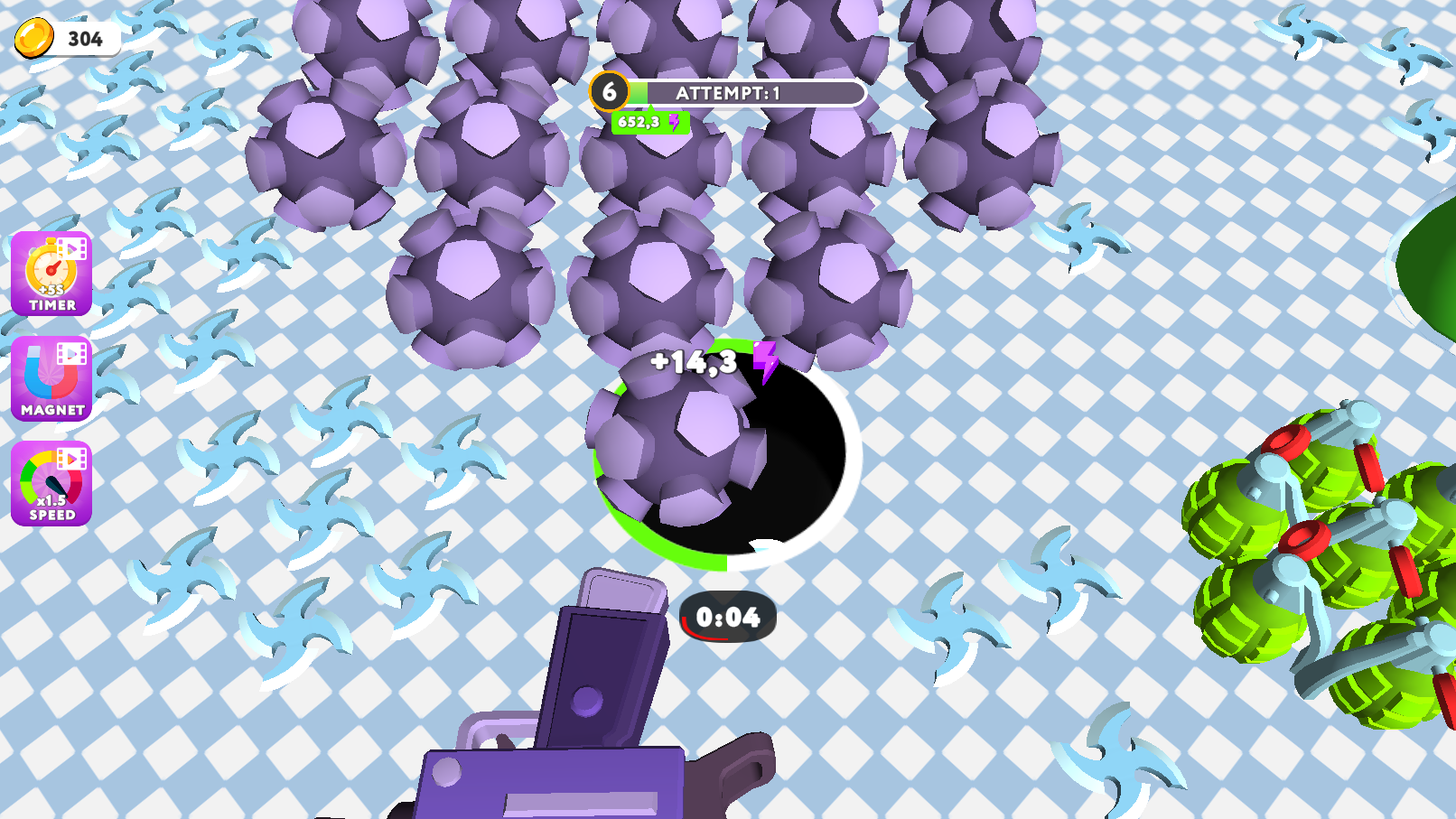Click the gold coin icon
This screenshot has height=819, width=1456.
(x=34, y=39)
